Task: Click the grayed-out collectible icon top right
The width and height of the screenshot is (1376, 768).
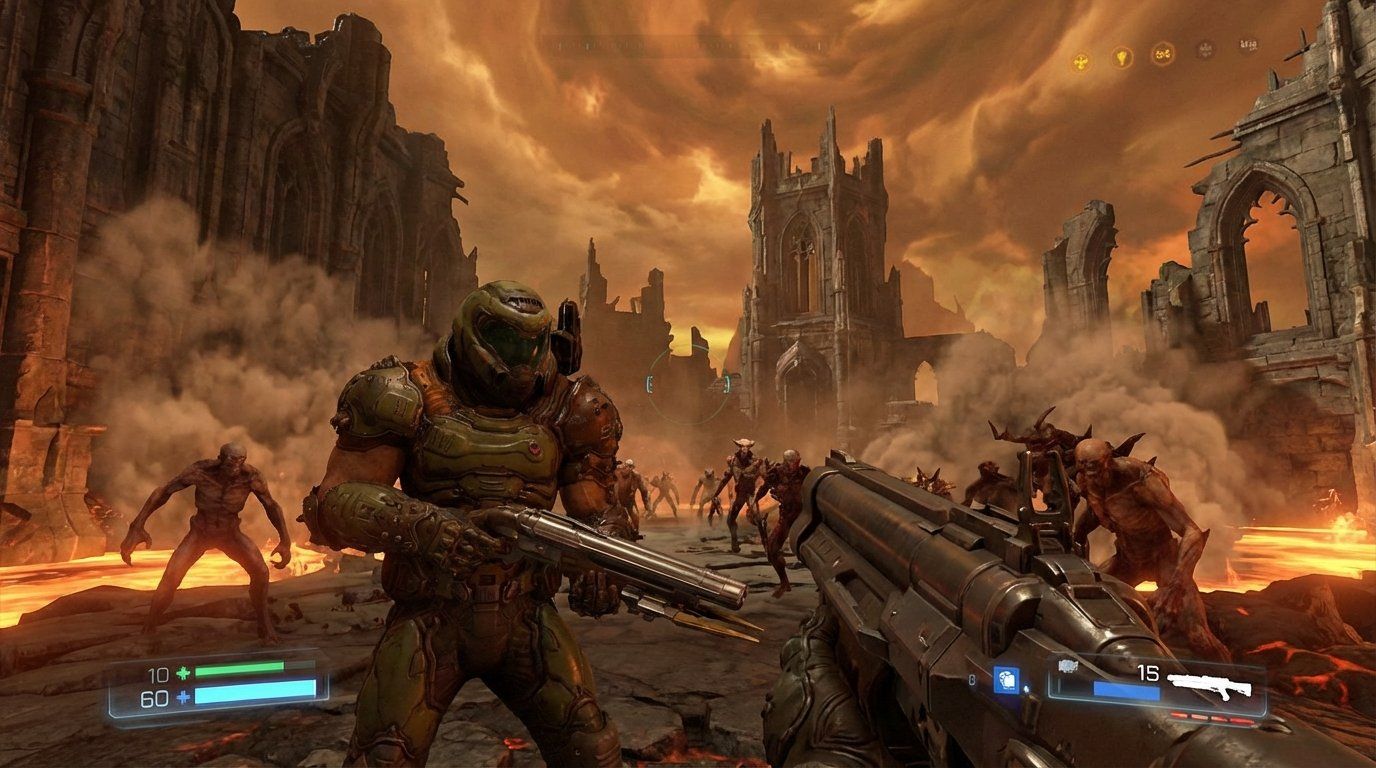Action: point(1205,48)
